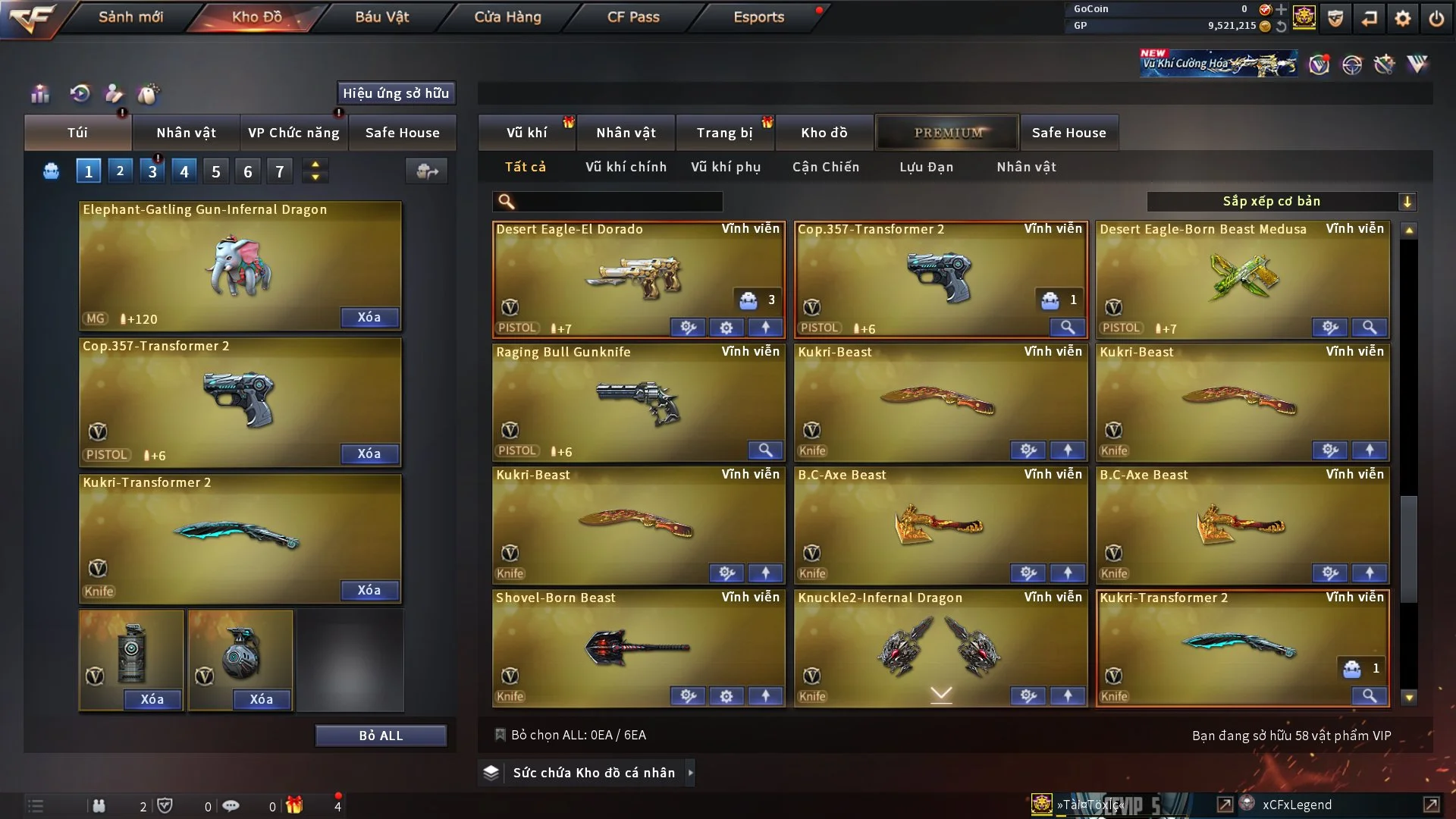Click the Bỏ ALL button
1456x819 pixels.
tap(381, 736)
